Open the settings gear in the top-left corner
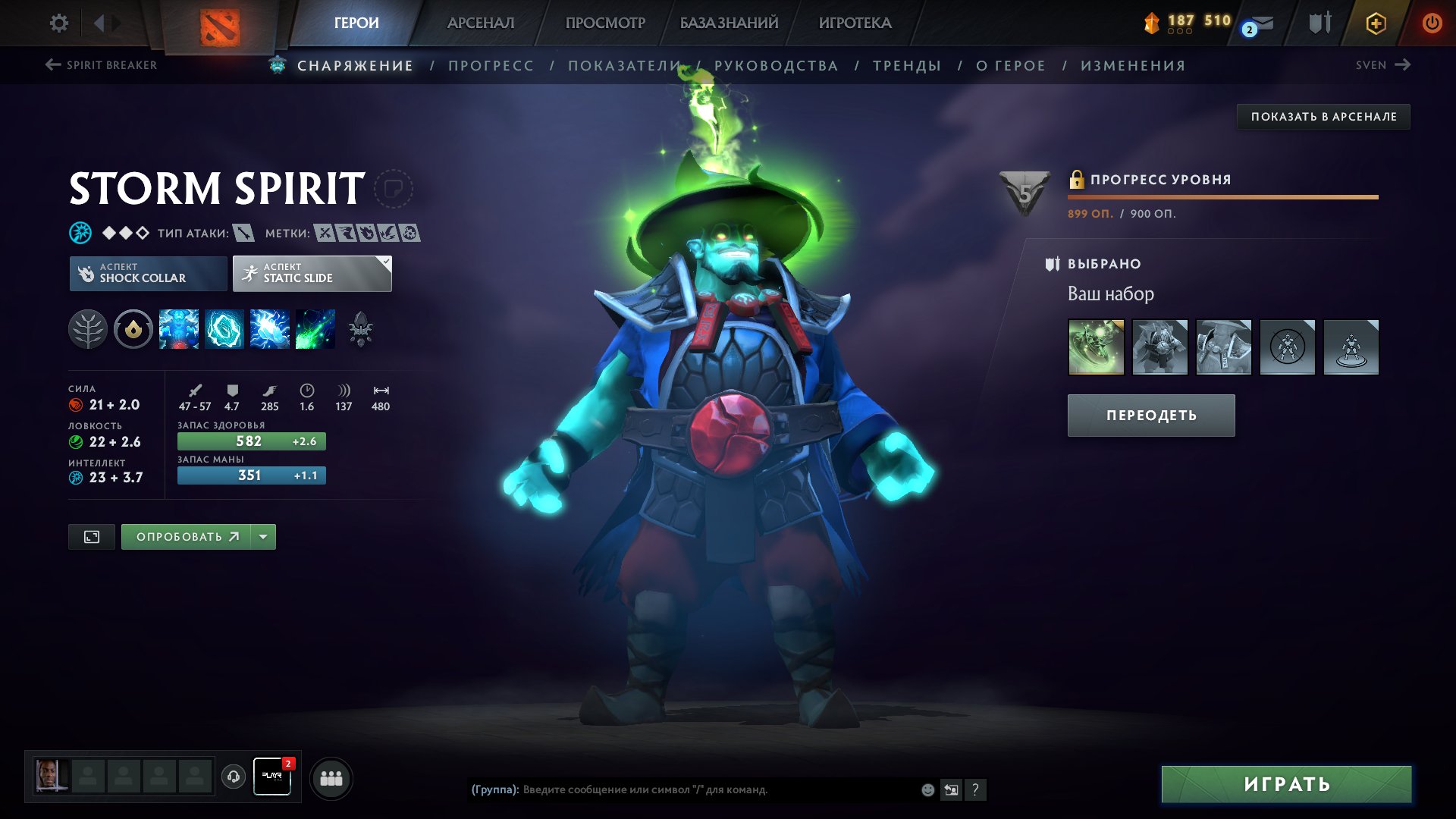The width and height of the screenshot is (1456, 819). point(58,23)
